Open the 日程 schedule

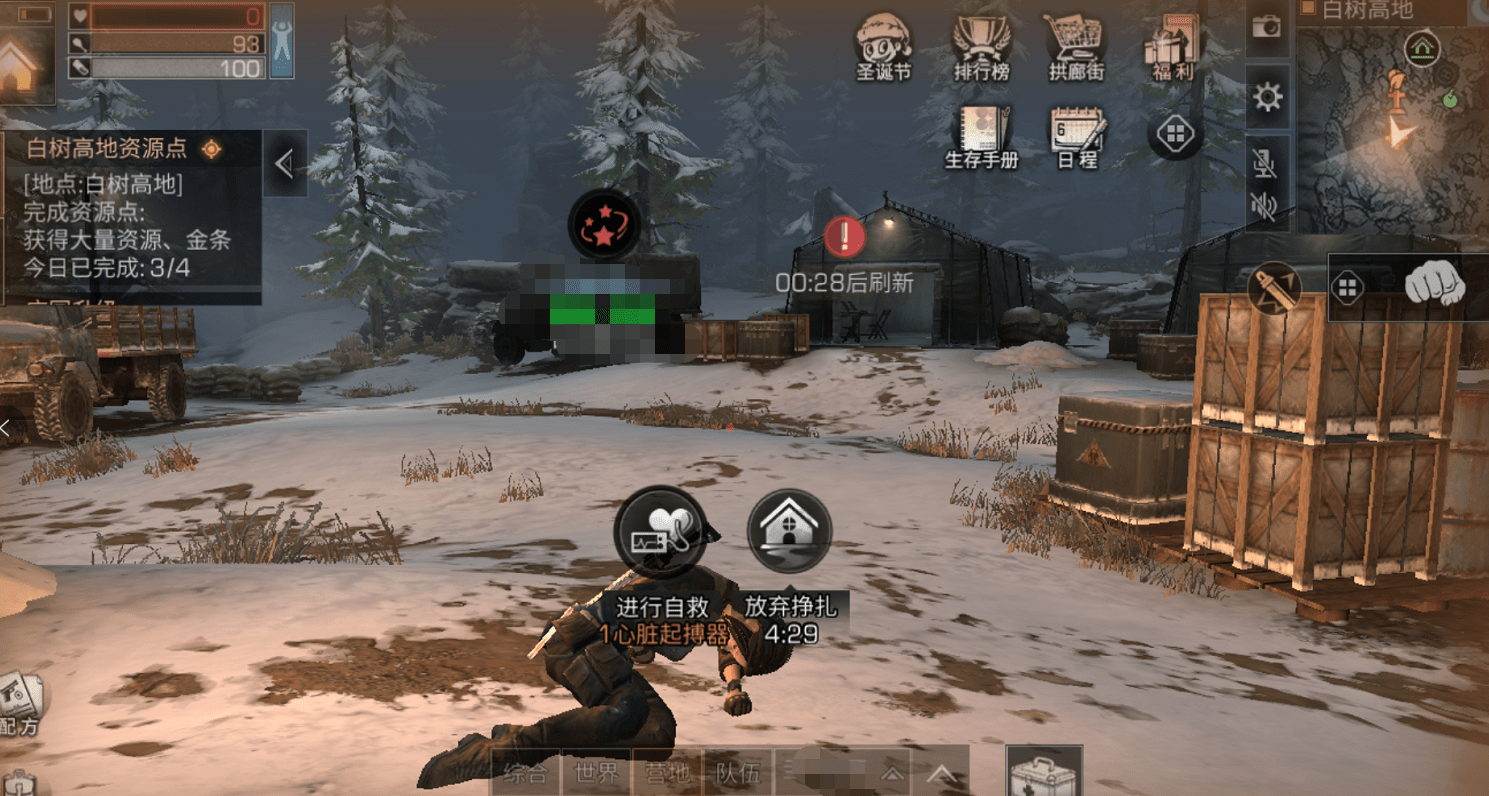[x=1076, y=134]
